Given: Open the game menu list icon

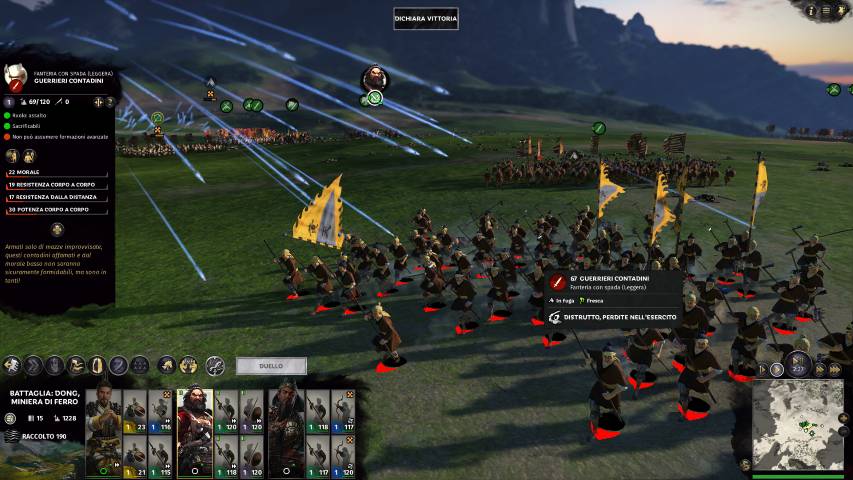Looking at the screenshot, I should pyautogui.click(x=827, y=11).
